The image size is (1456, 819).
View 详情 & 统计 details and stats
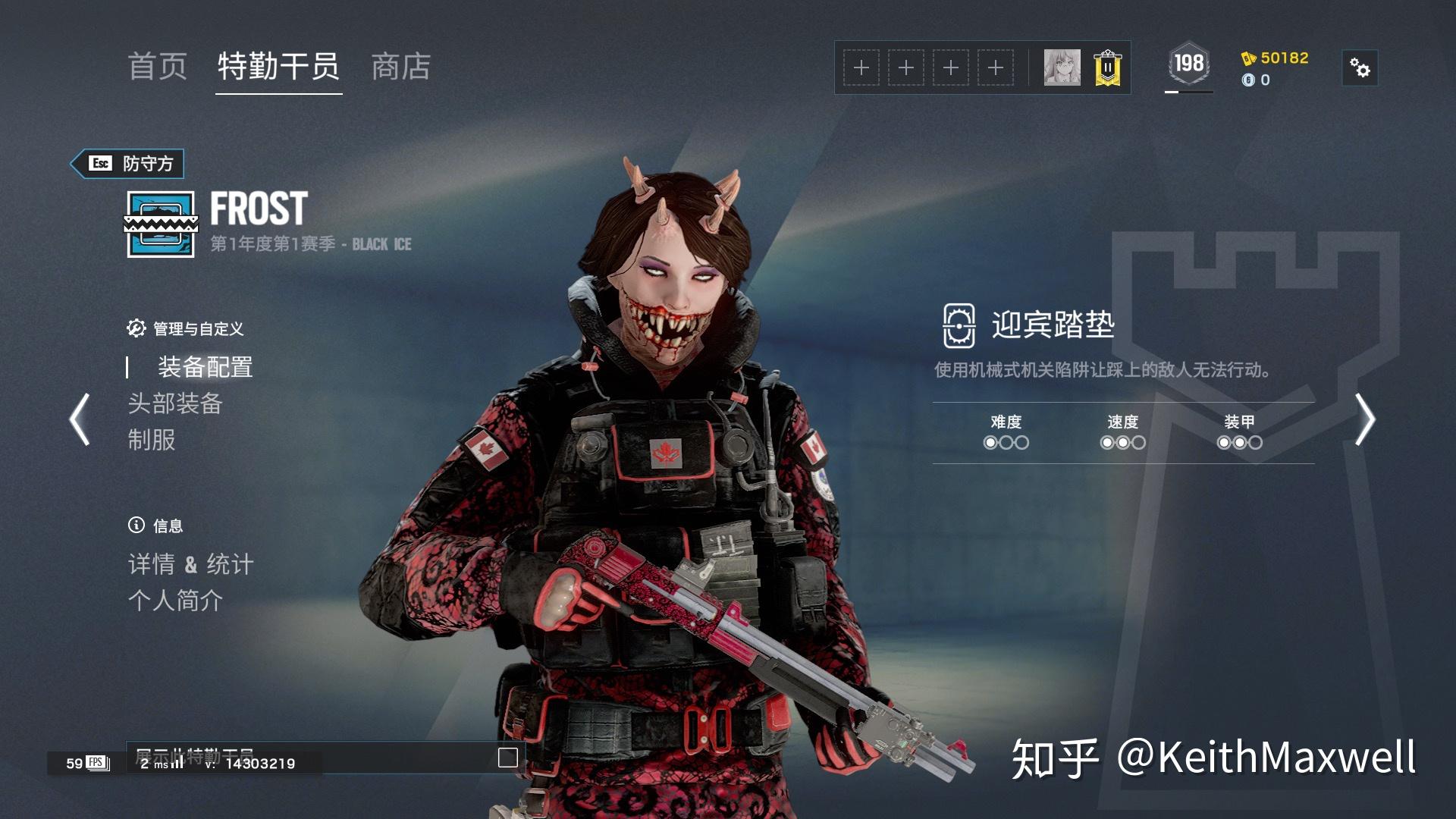(x=190, y=564)
